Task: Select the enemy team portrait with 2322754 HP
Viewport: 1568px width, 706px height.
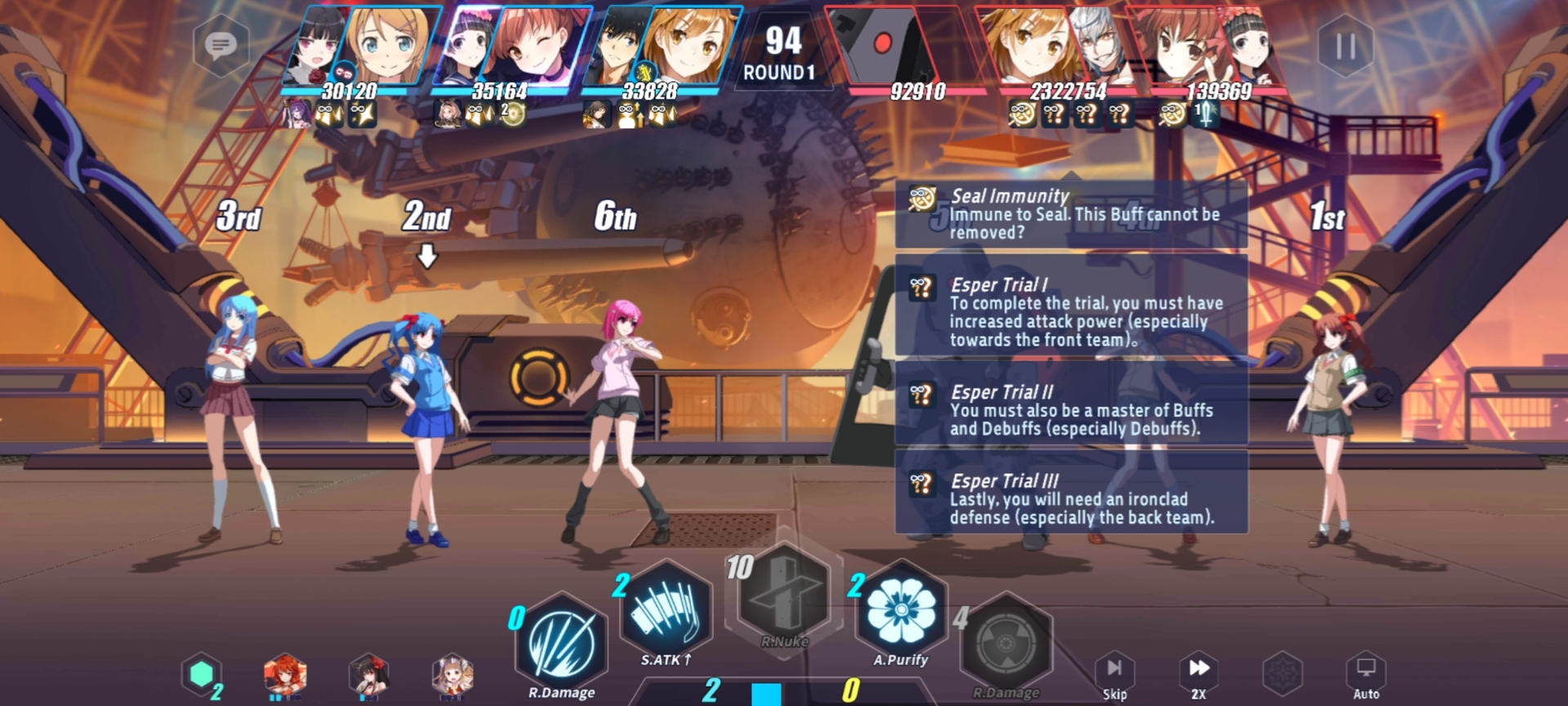Action: (x=1053, y=45)
